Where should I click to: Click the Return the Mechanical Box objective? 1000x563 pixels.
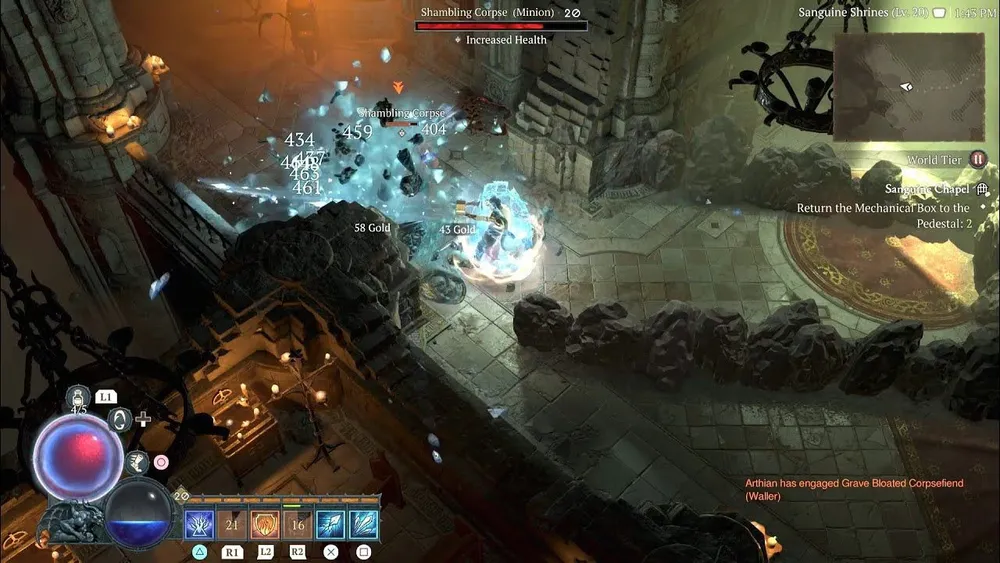[x=884, y=216]
